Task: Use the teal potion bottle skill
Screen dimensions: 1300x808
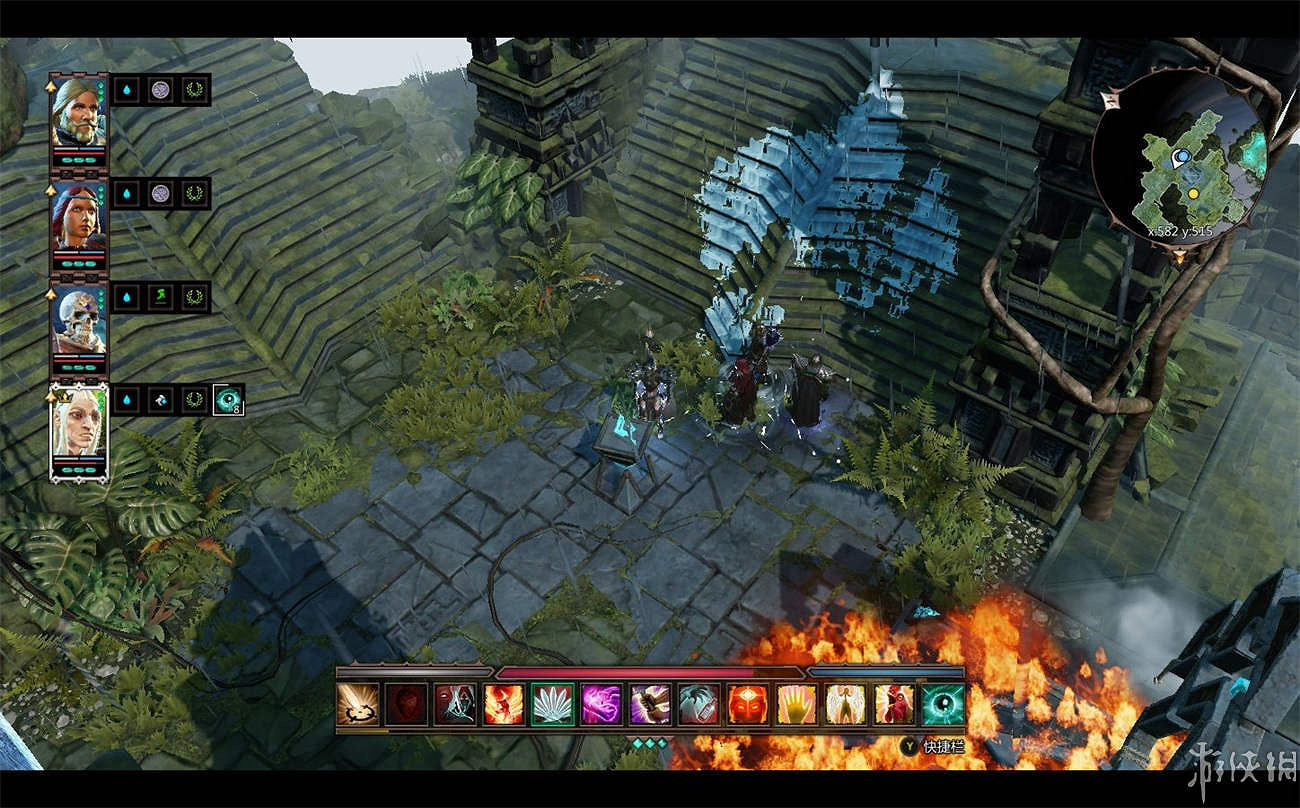Action: point(699,704)
